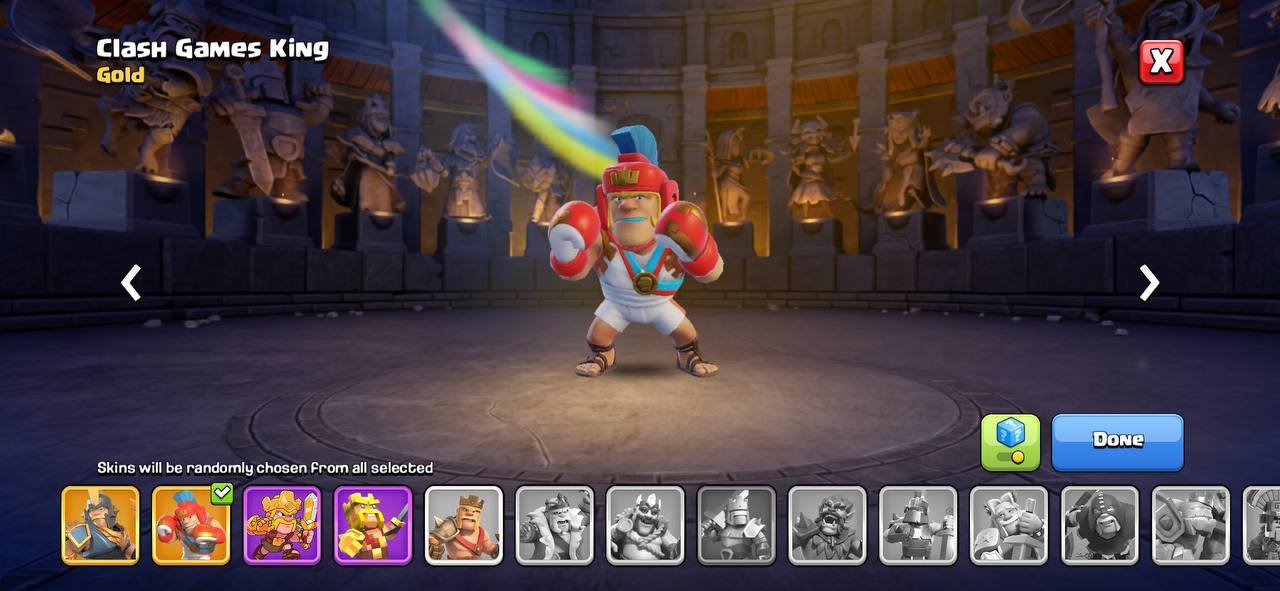Choose the first greyed-out locked king skin
Image resolution: width=1280 pixels, height=591 pixels.
pyautogui.click(x=555, y=525)
